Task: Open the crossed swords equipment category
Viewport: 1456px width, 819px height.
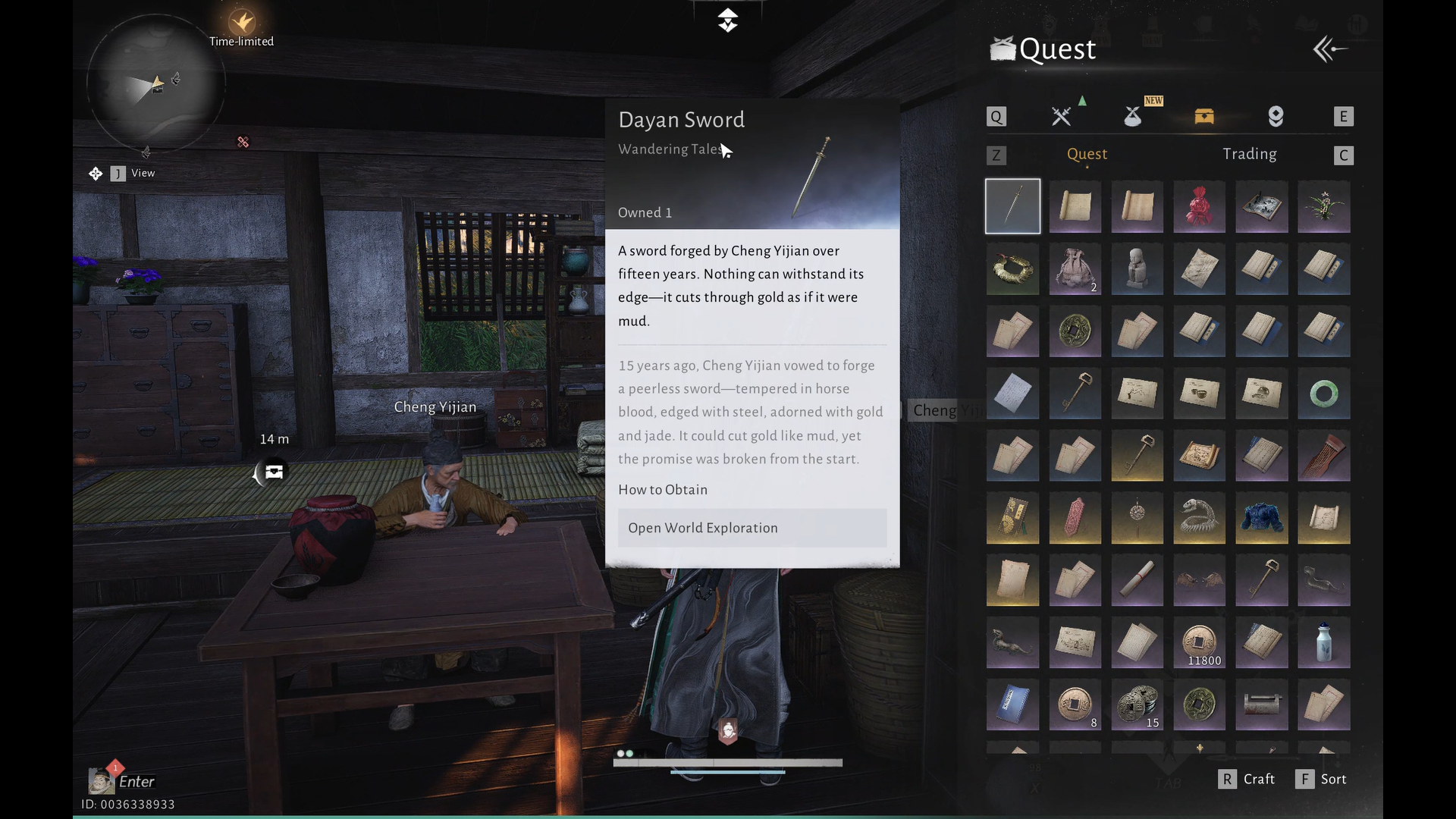Action: click(x=1061, y=116)
